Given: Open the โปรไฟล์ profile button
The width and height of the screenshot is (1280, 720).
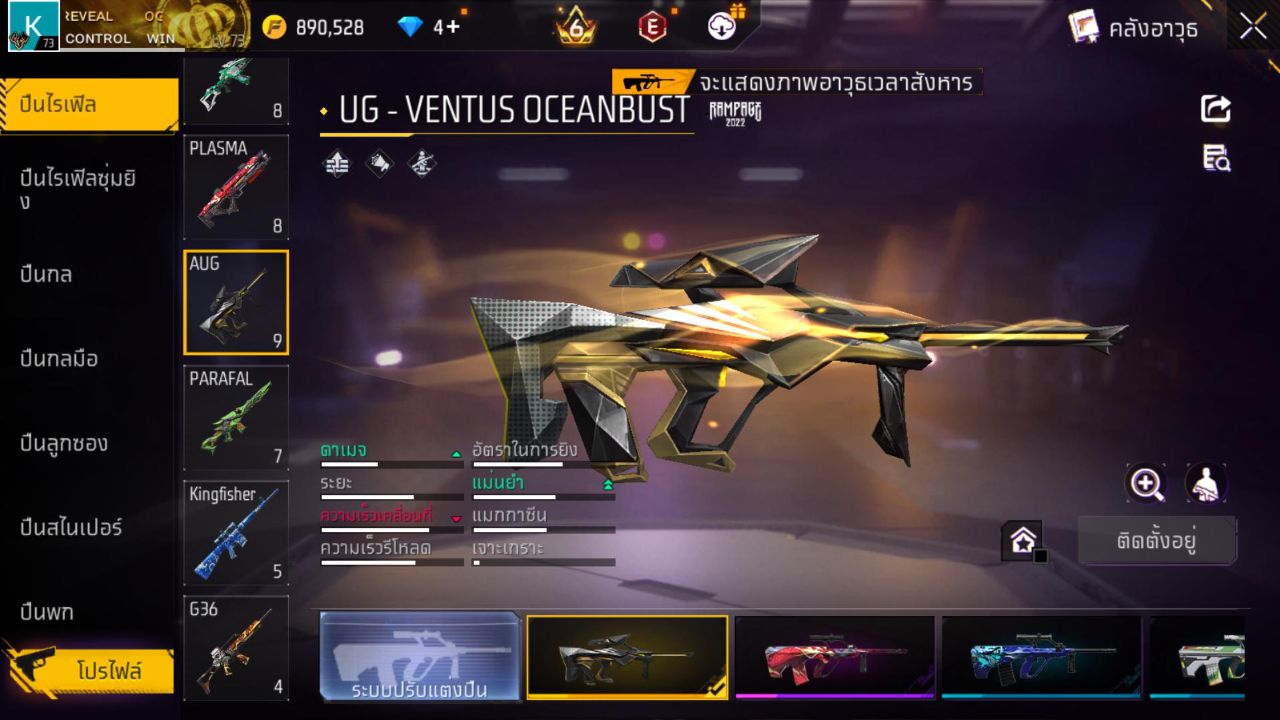Looking at the screenshot, I should click(x=110, y=670).
